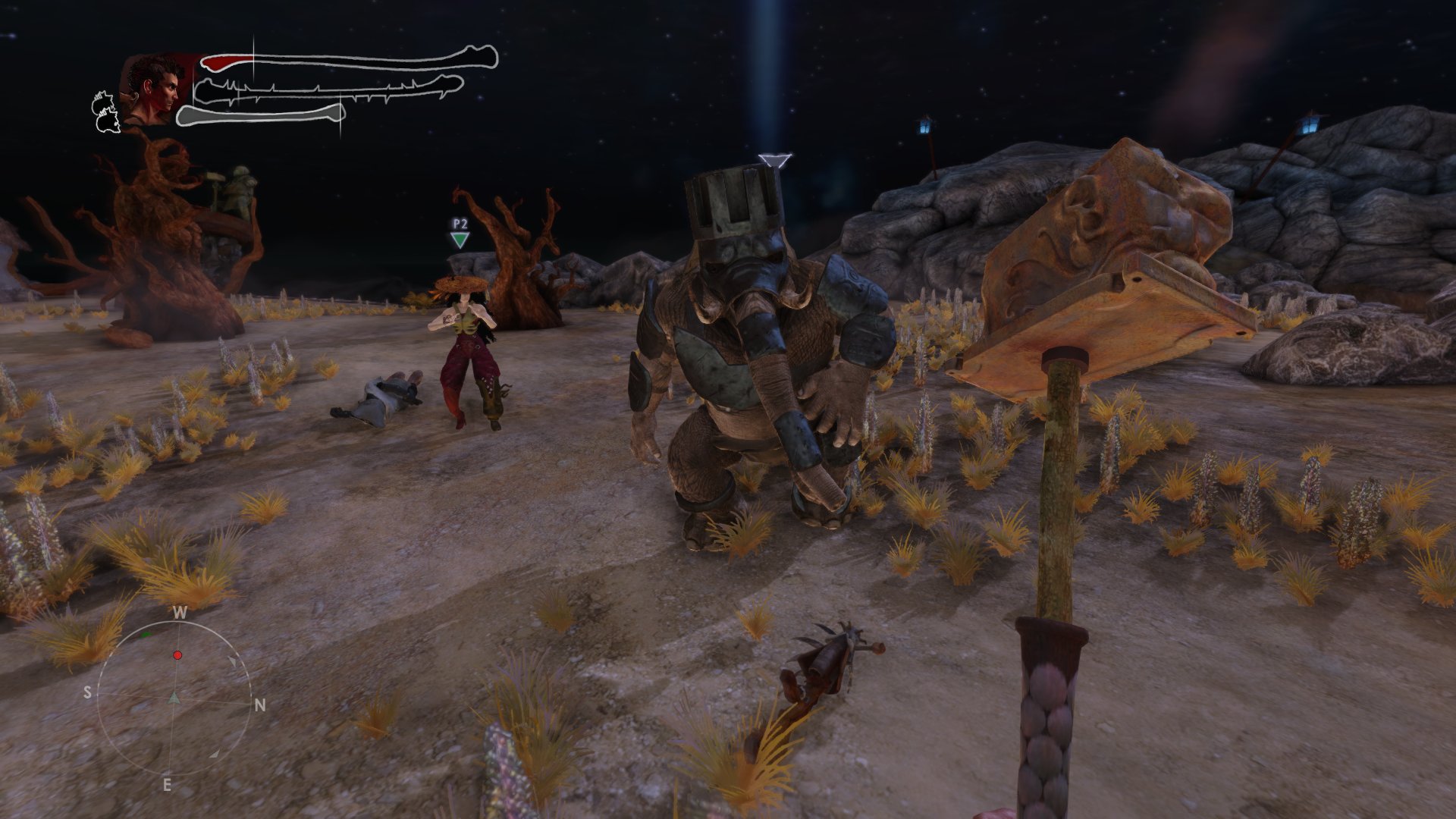Select the white ally silhouette icon
The height and width of the screenshot is (819, 1456).
(106, 112)
